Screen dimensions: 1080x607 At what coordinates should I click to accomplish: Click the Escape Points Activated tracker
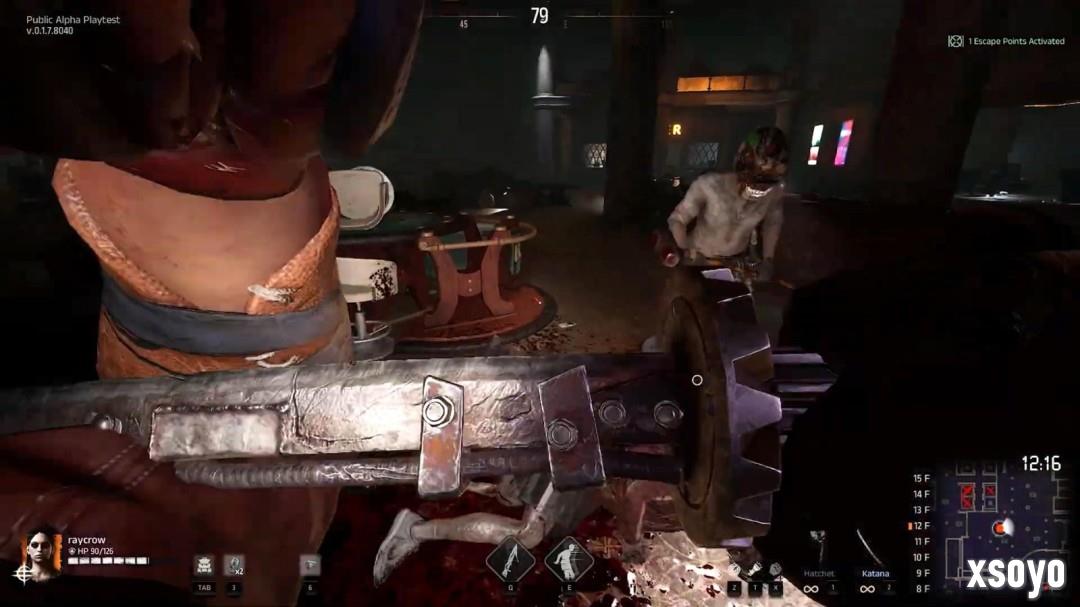tap(1006, 41)
